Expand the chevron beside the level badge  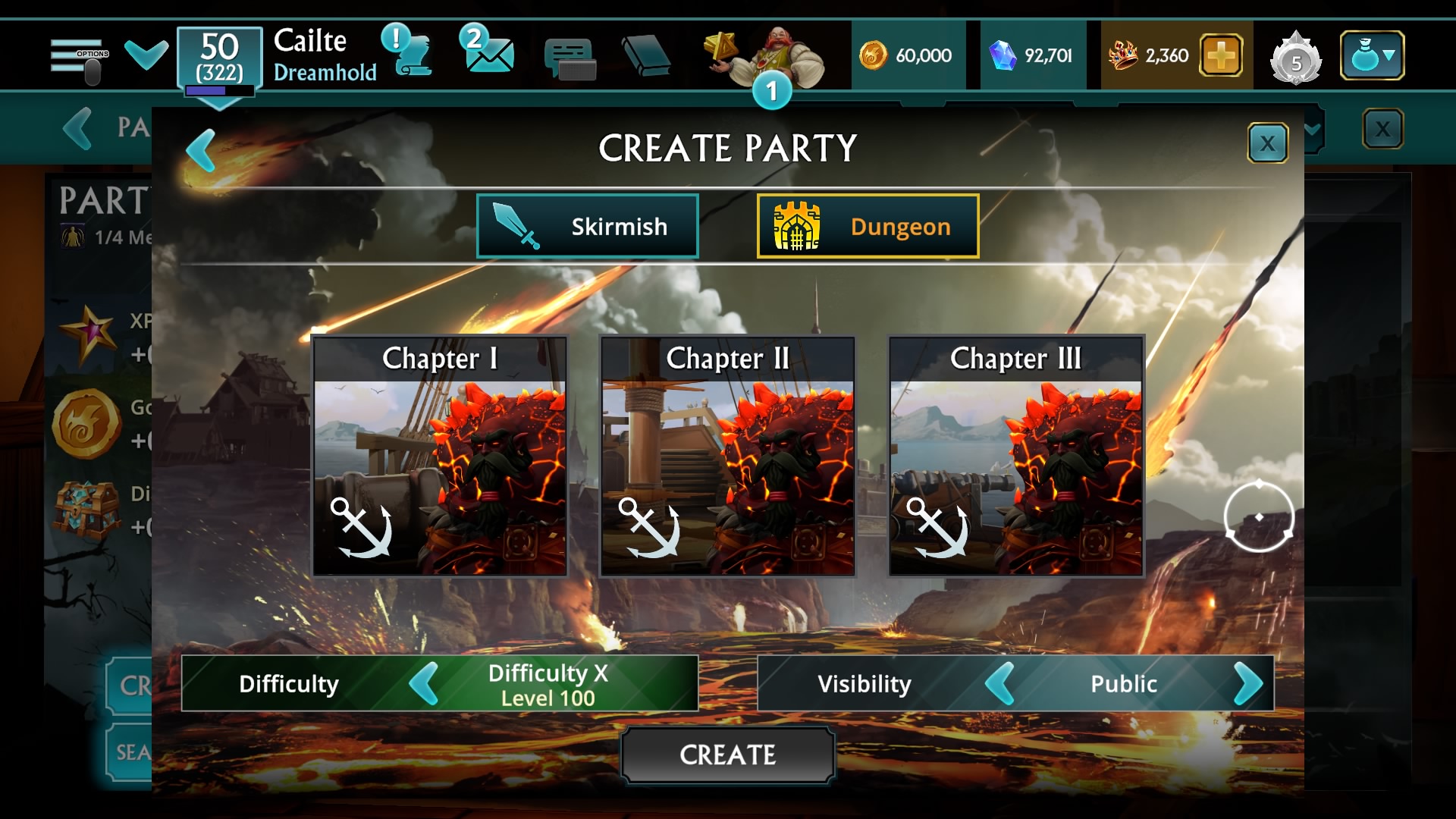145,53
